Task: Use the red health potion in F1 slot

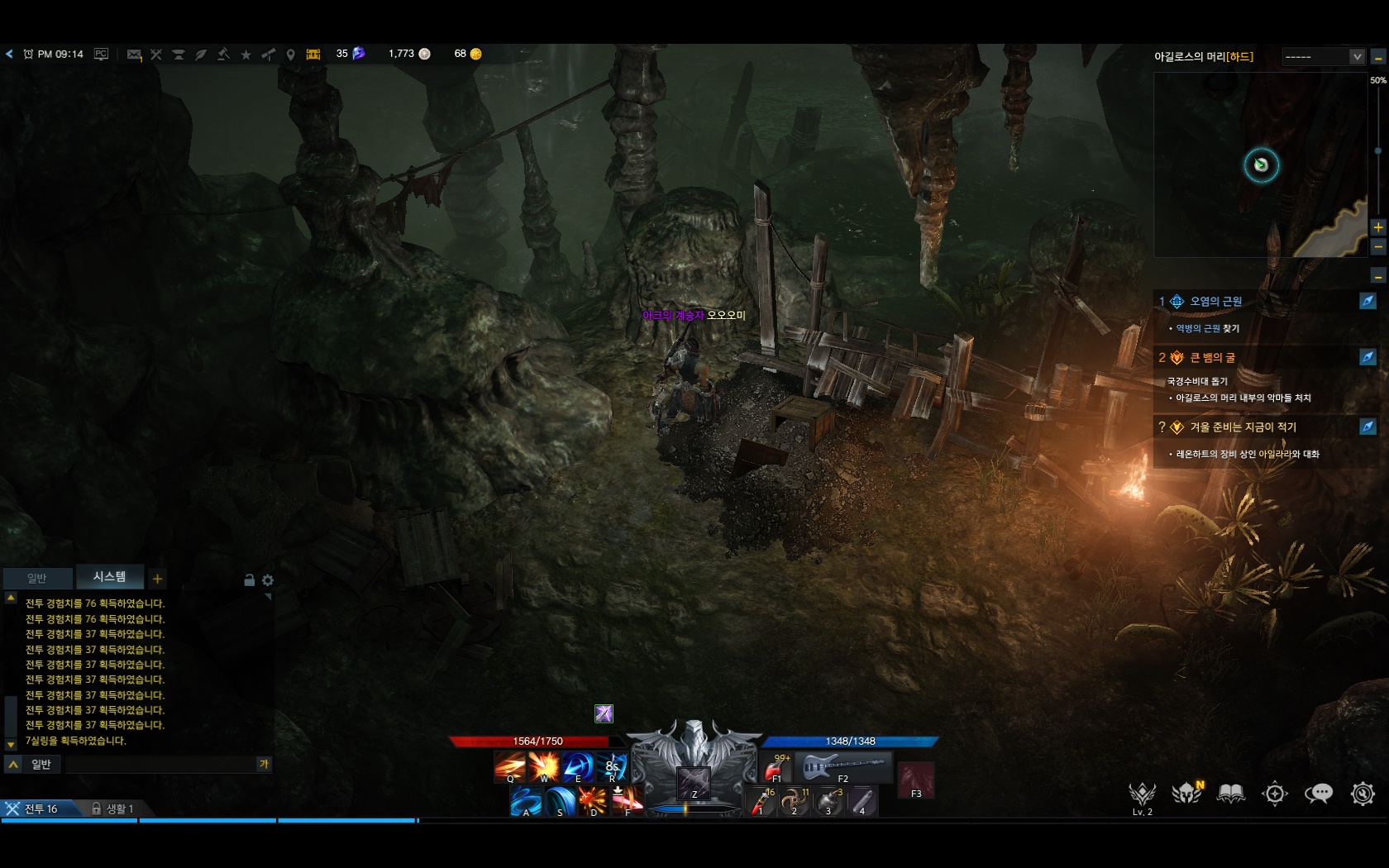Action: click(776, 769)
